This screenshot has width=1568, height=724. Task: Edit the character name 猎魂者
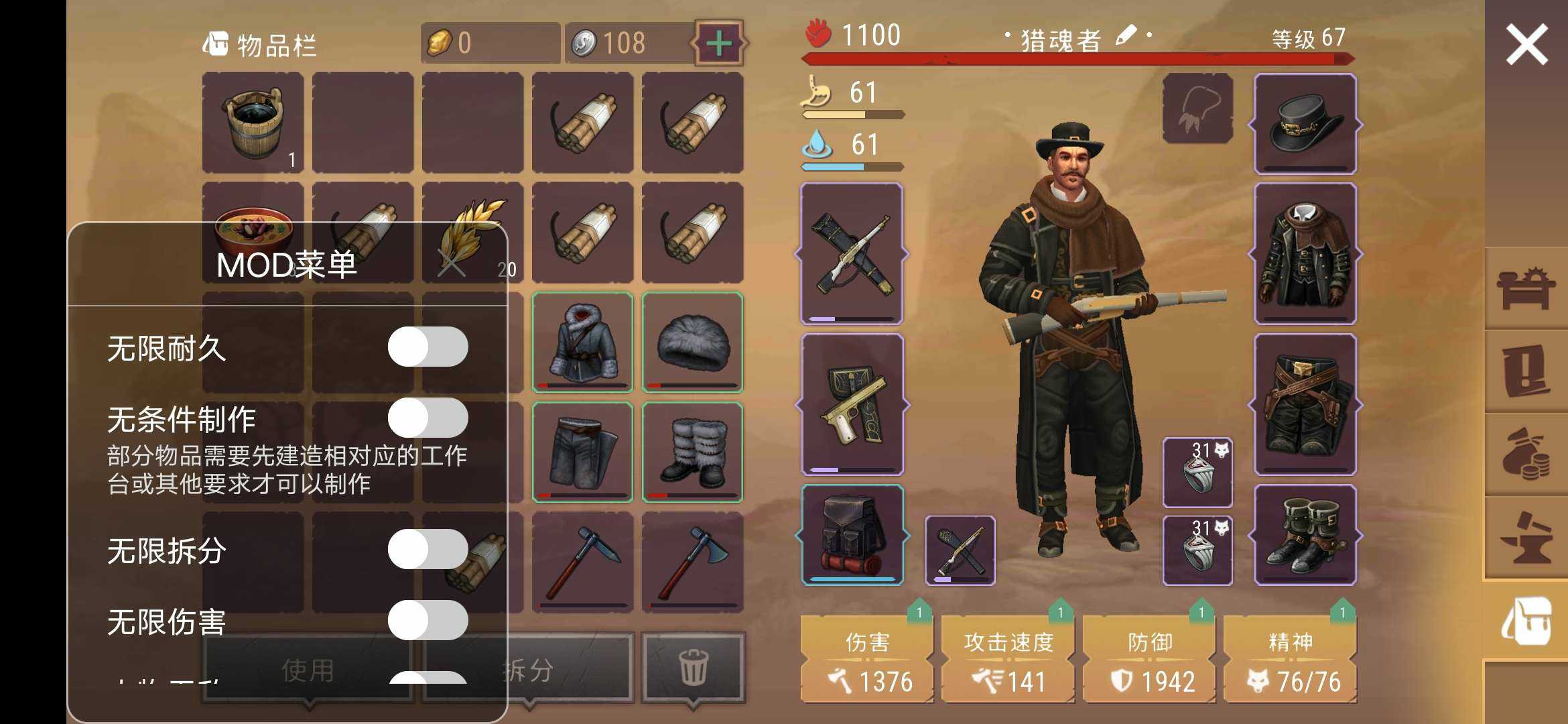pyautogui.click(x=1126, y=36)
